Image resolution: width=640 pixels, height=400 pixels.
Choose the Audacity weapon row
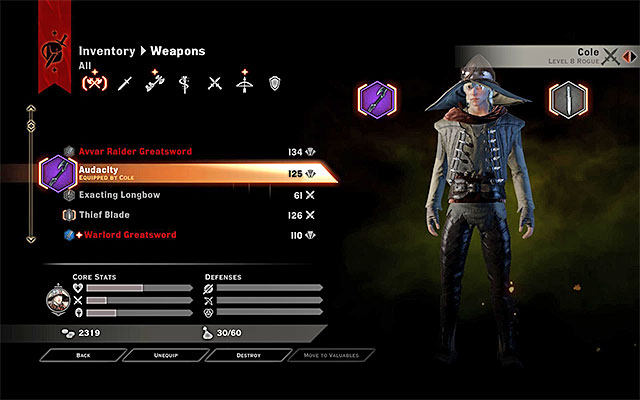[x=180, y=173]
